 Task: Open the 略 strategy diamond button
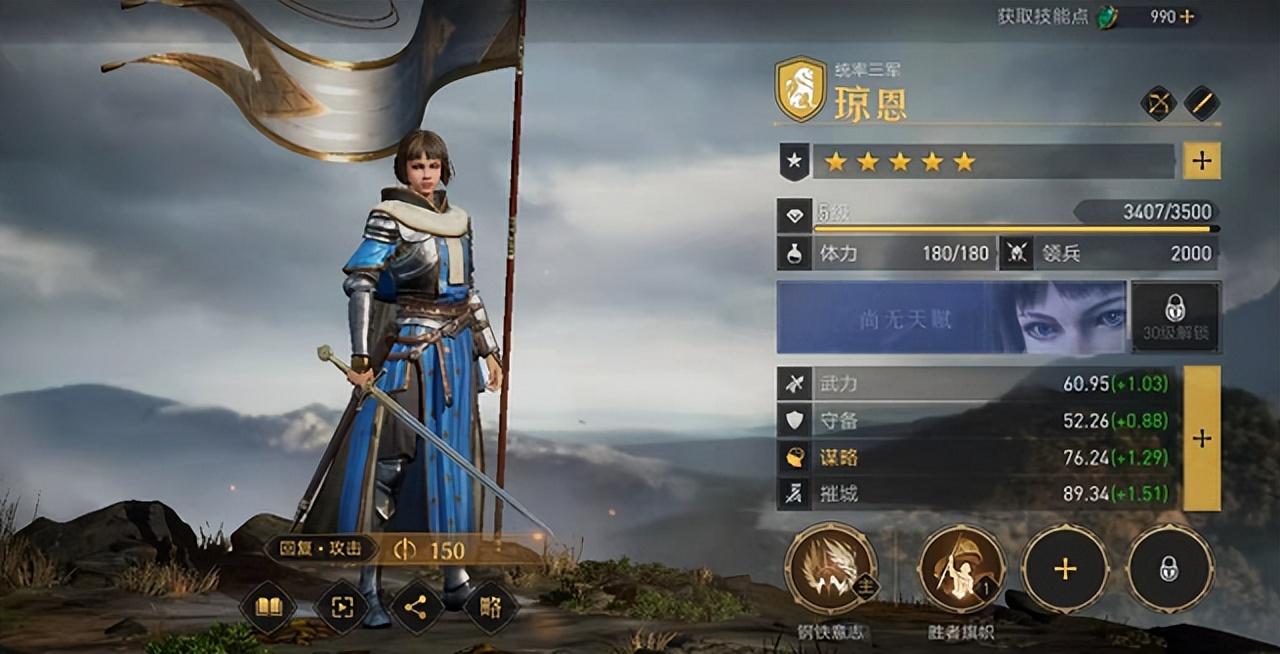tap(491, 607)
